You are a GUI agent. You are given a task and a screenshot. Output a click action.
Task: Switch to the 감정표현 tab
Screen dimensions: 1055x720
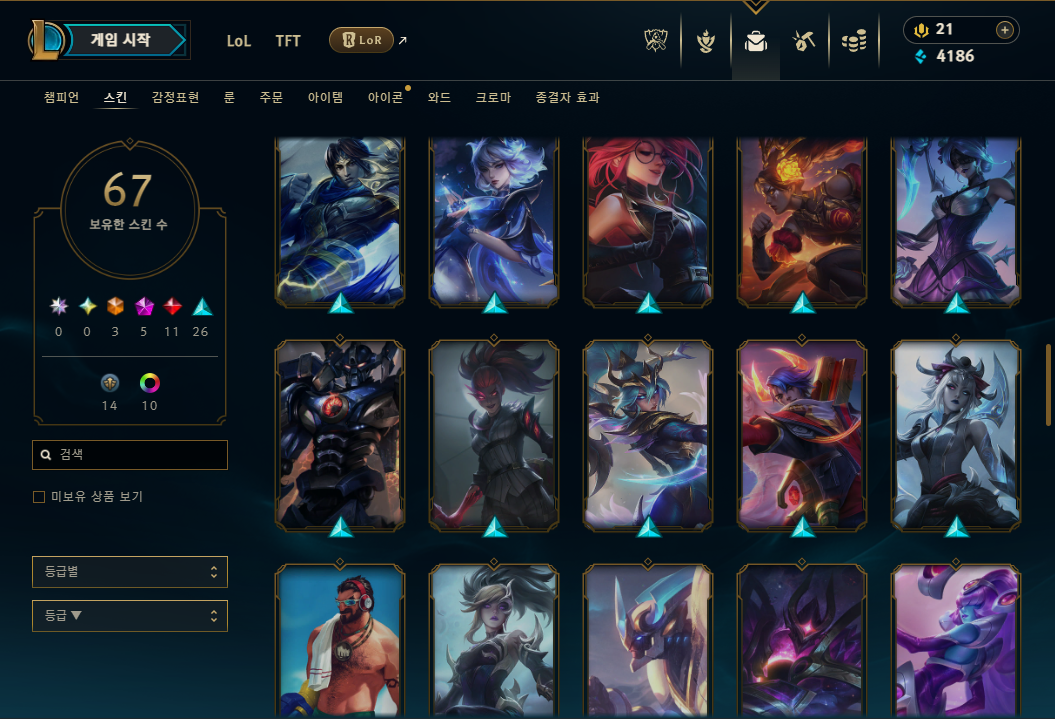pos(175,98)
